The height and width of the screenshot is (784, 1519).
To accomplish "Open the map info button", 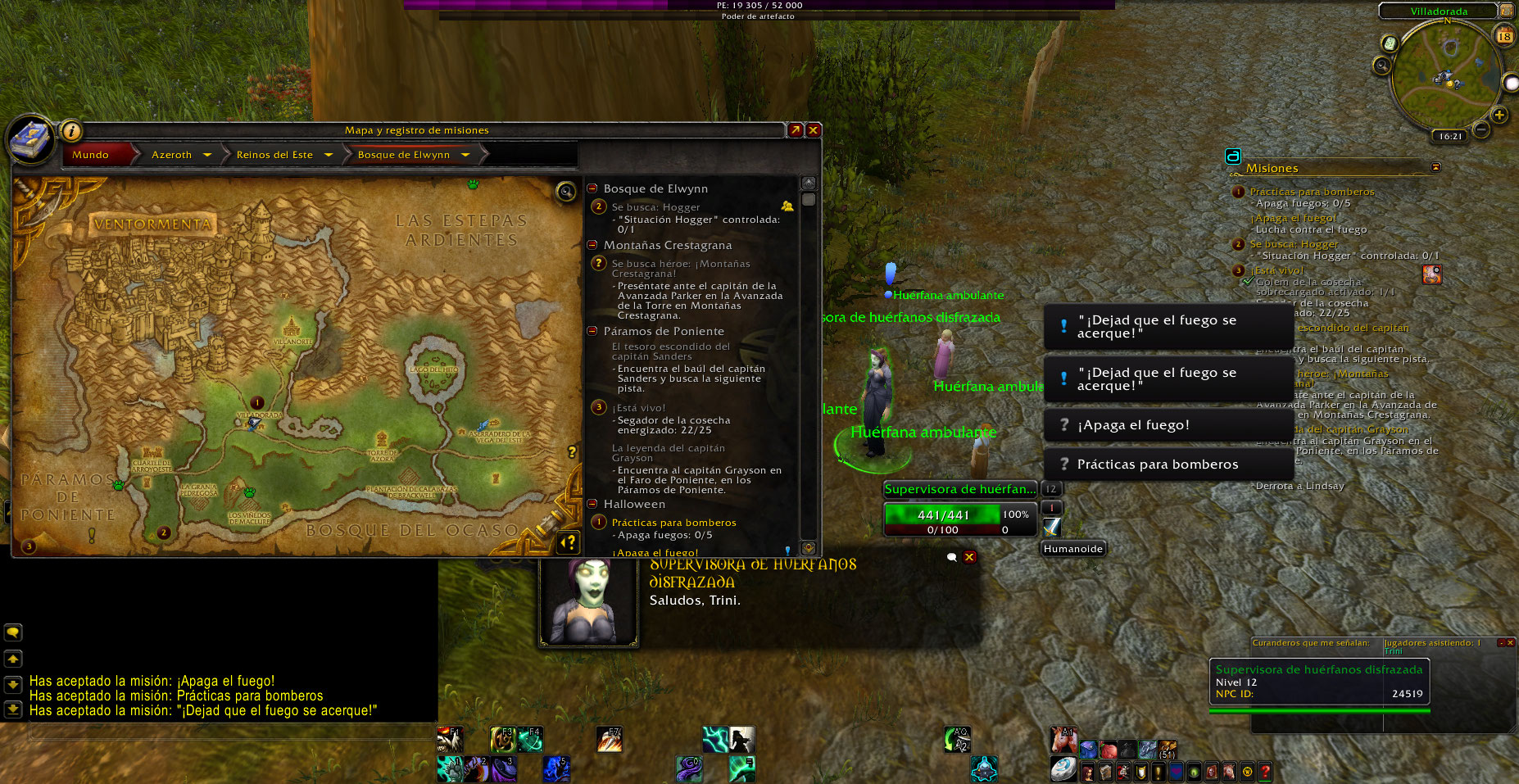I will [71, 131].
